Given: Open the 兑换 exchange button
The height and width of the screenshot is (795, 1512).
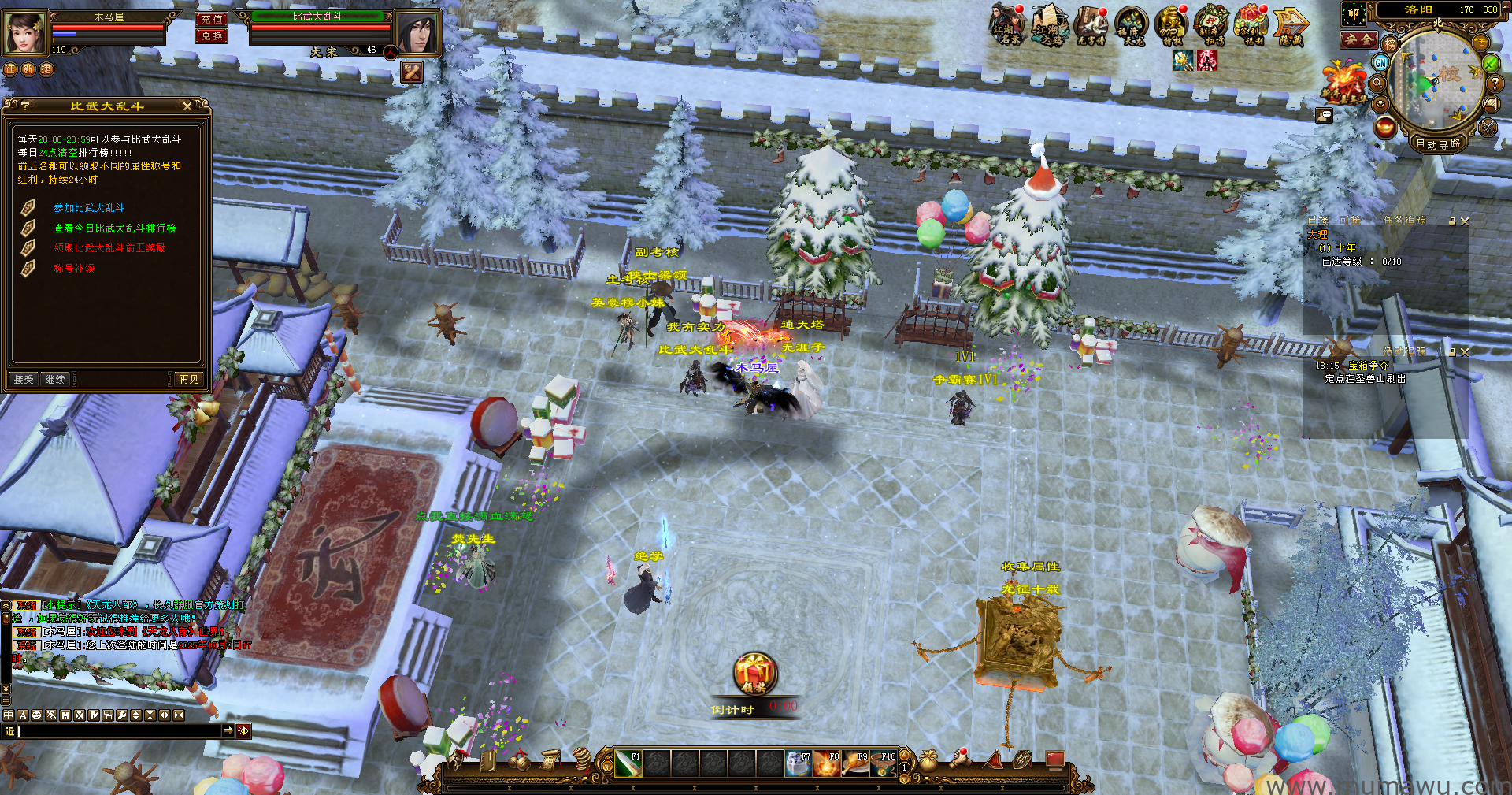Looking at the screenshot, I should point(211,35).
